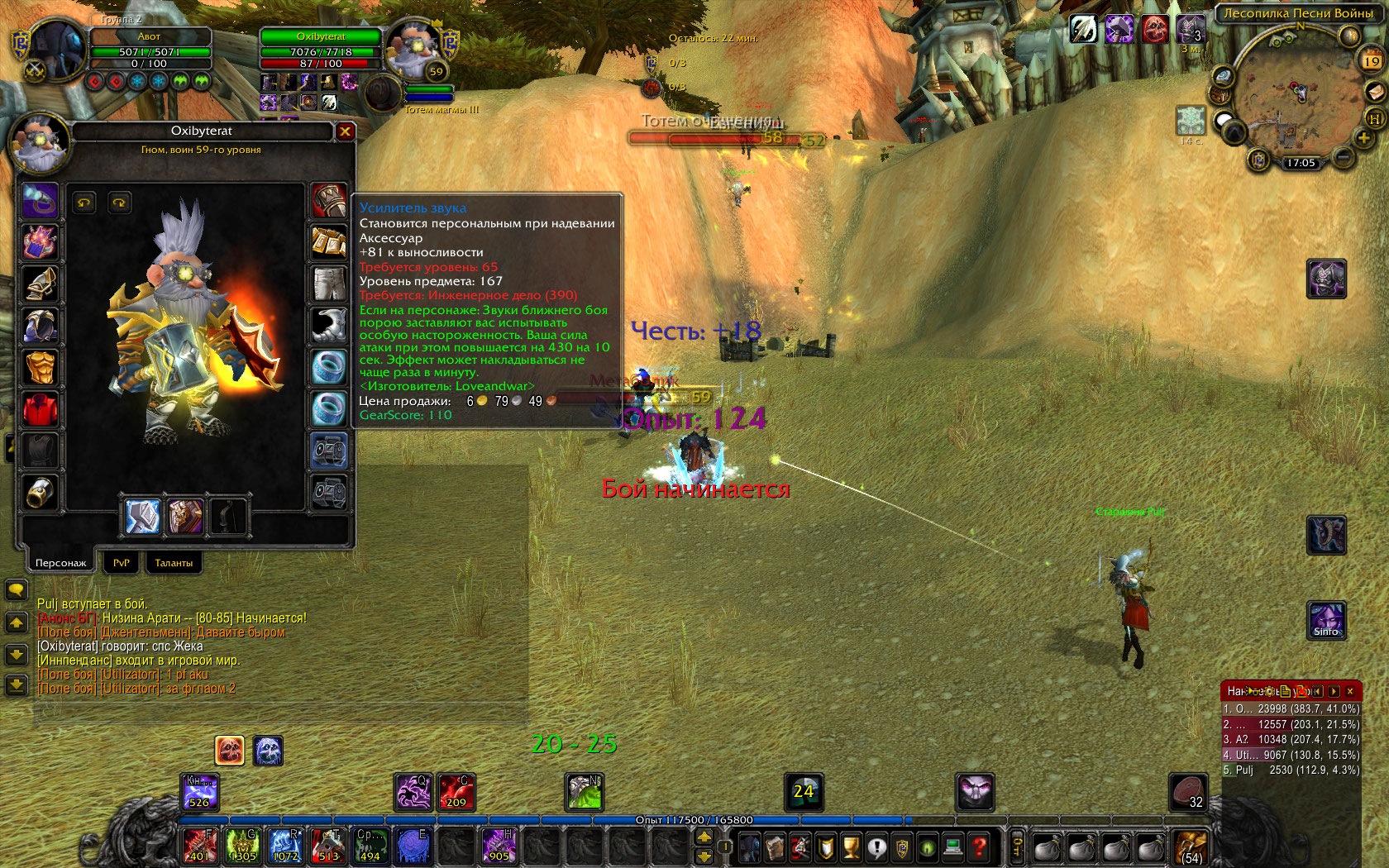Click the main-hand hammer weapon slot
The width and height of the screenshot is (1389, 868).
tap(143, 517)
